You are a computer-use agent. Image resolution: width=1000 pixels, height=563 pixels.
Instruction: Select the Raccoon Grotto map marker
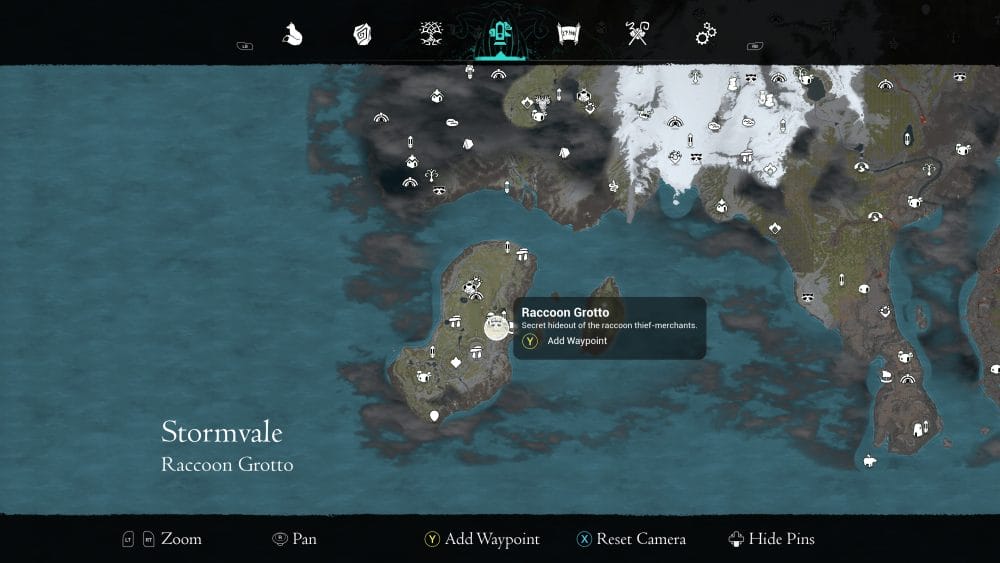496,325
